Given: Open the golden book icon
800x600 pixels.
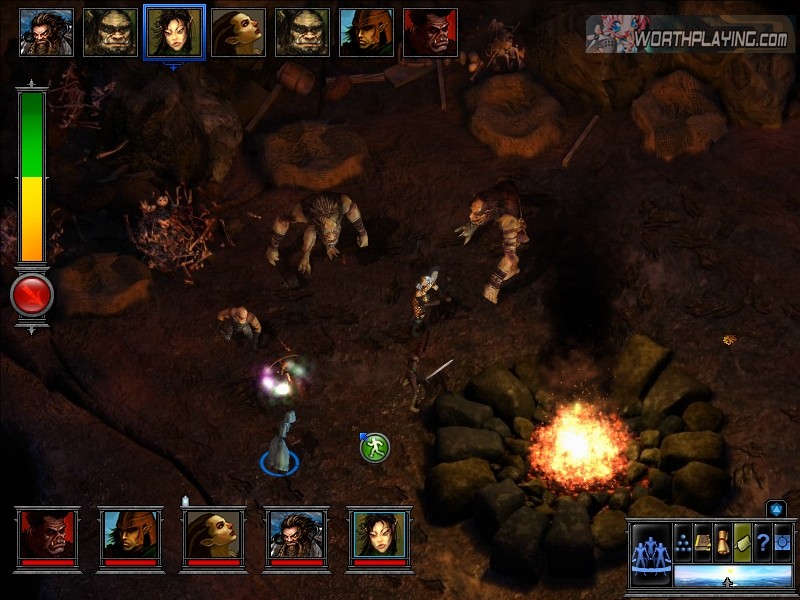Looking at the screenshot, I should tap(703, 542).
